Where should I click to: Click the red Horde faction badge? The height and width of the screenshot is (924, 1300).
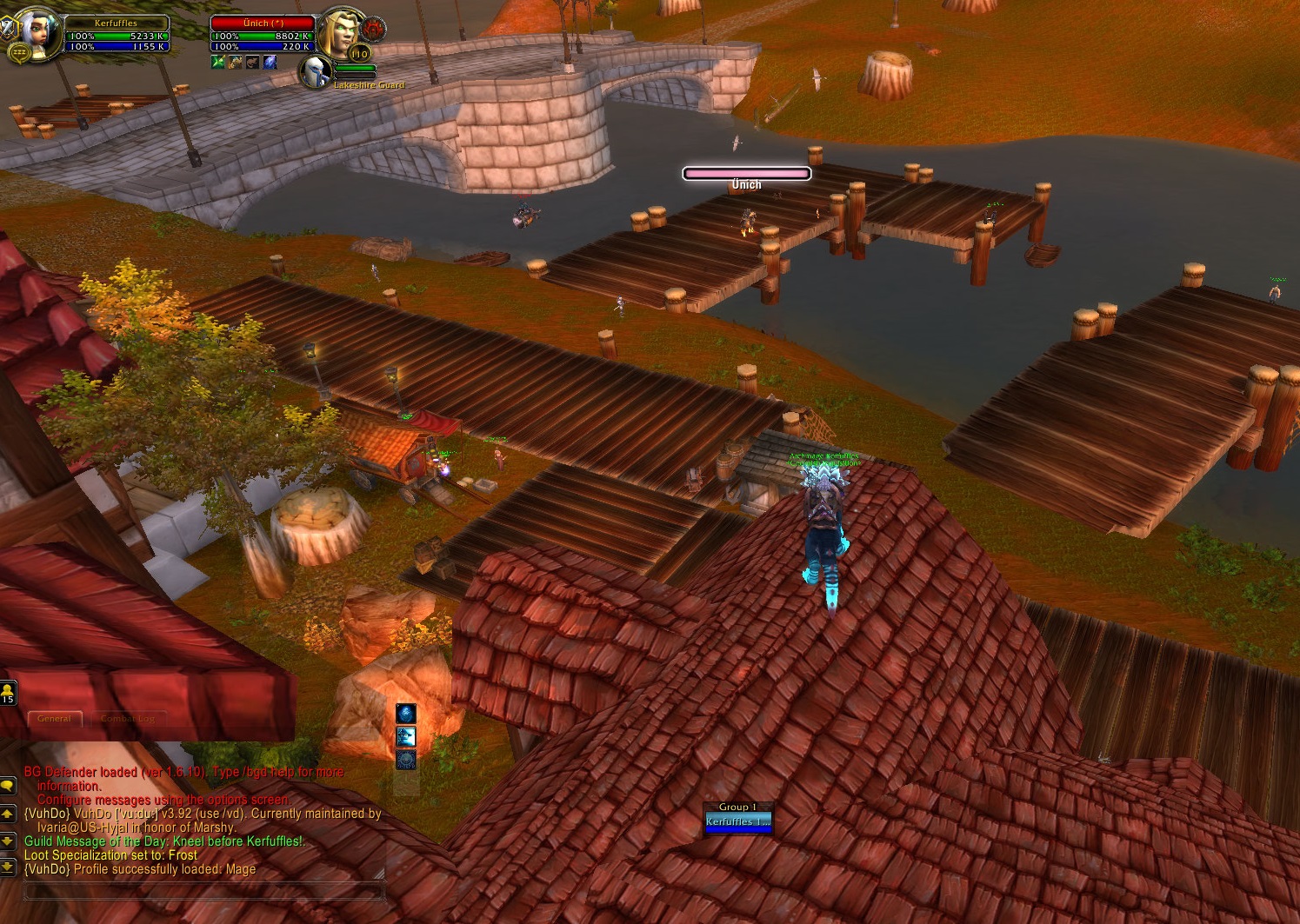coord(375,30)
